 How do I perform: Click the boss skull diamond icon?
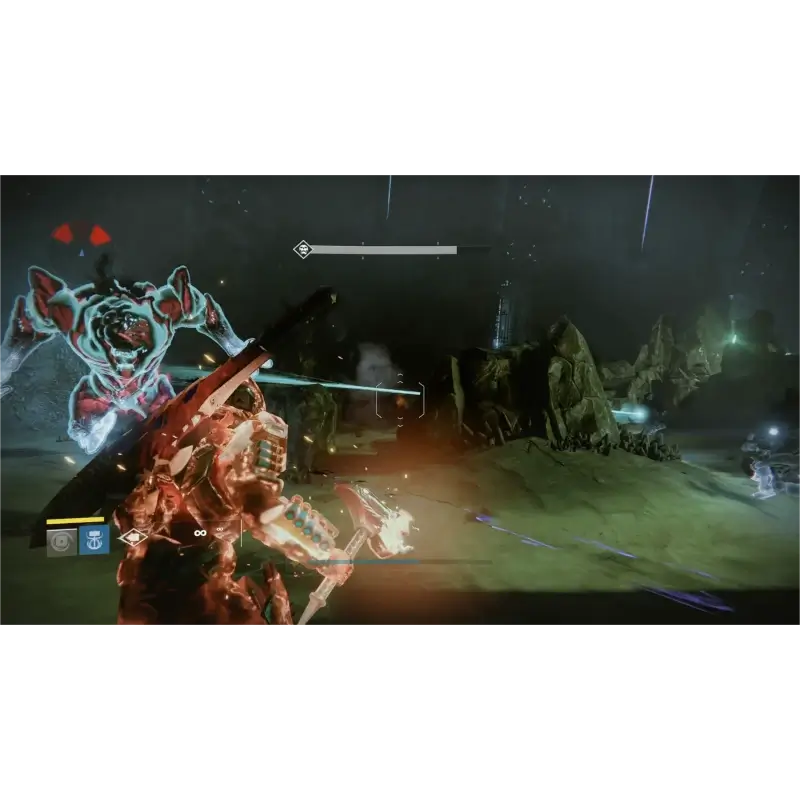point(302,249)
